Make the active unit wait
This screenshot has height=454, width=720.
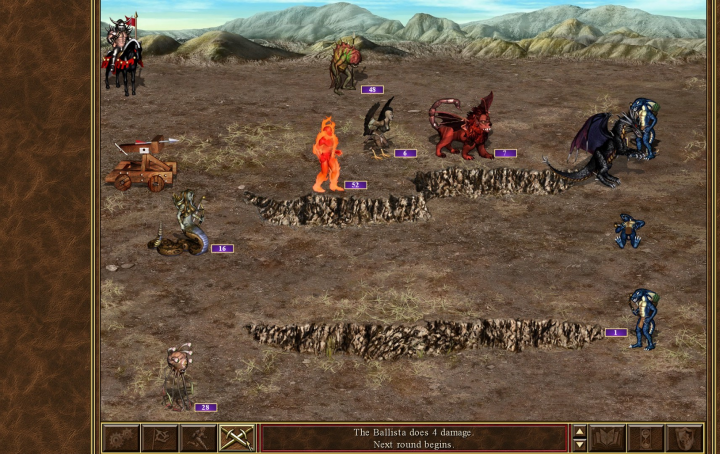point(645,438)
